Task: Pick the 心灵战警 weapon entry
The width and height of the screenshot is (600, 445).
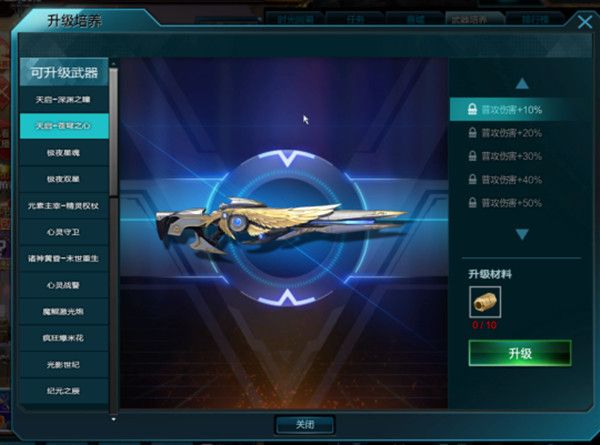Action: click(x=64, y=285)
